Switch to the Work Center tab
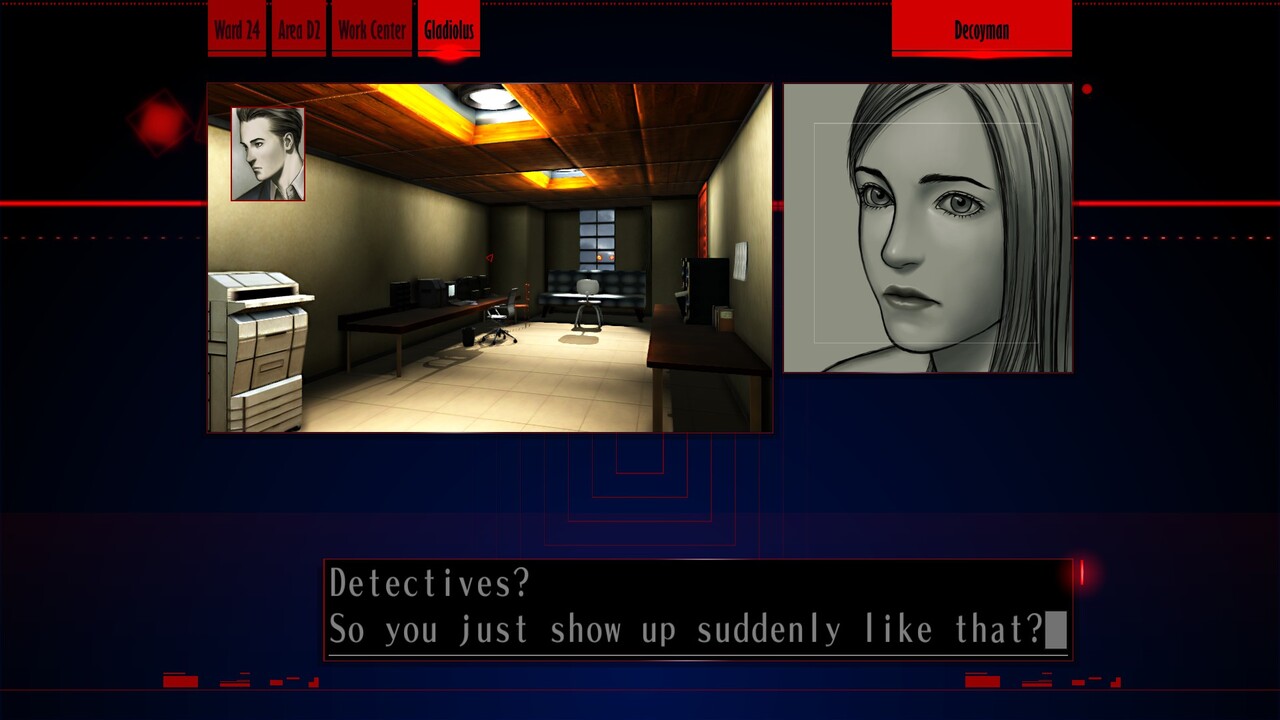Image resolution: width=1280 pixels, height=720 pixels. coord(371,29)
